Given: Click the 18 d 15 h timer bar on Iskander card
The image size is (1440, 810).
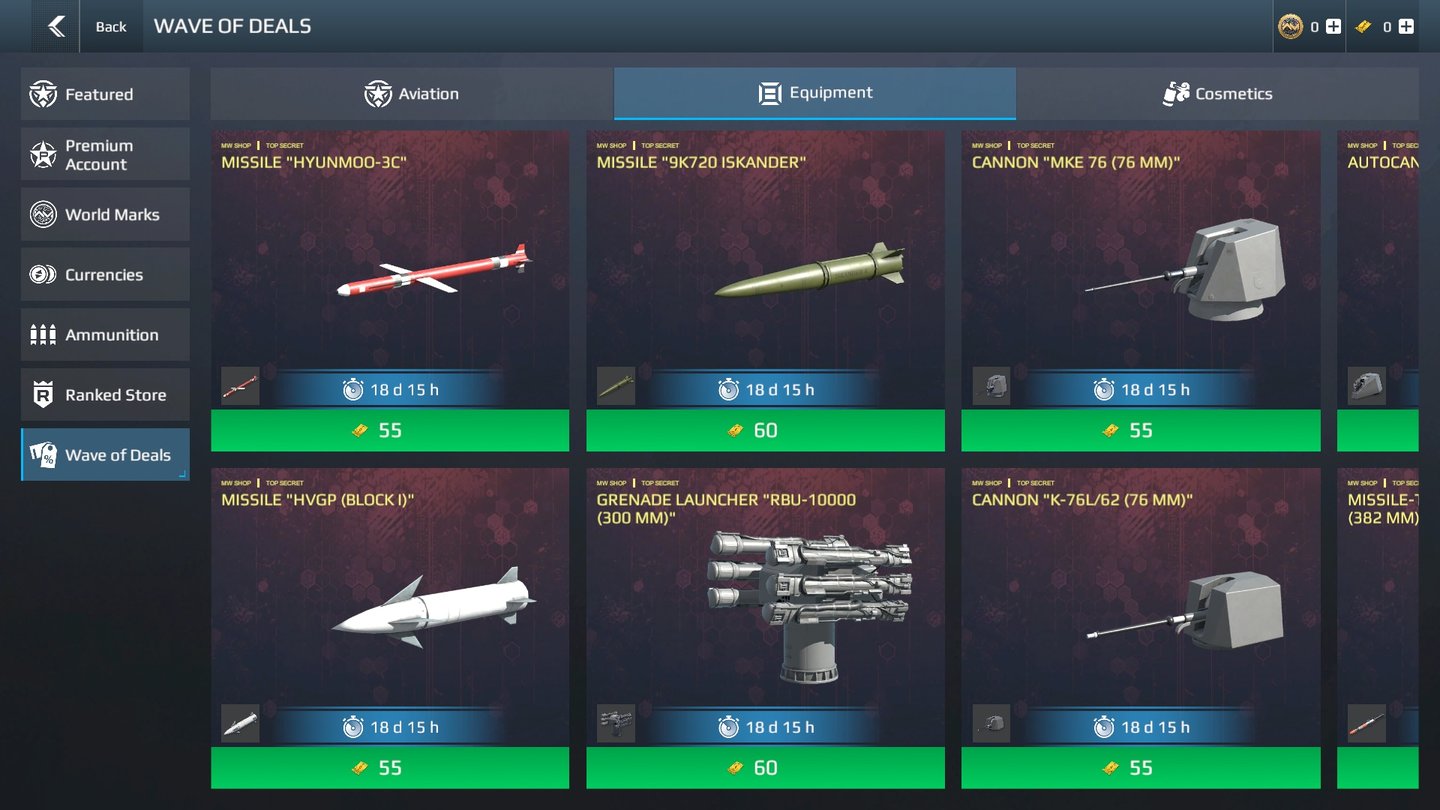Looking at the screenshot, I should (x=765, y=390).
